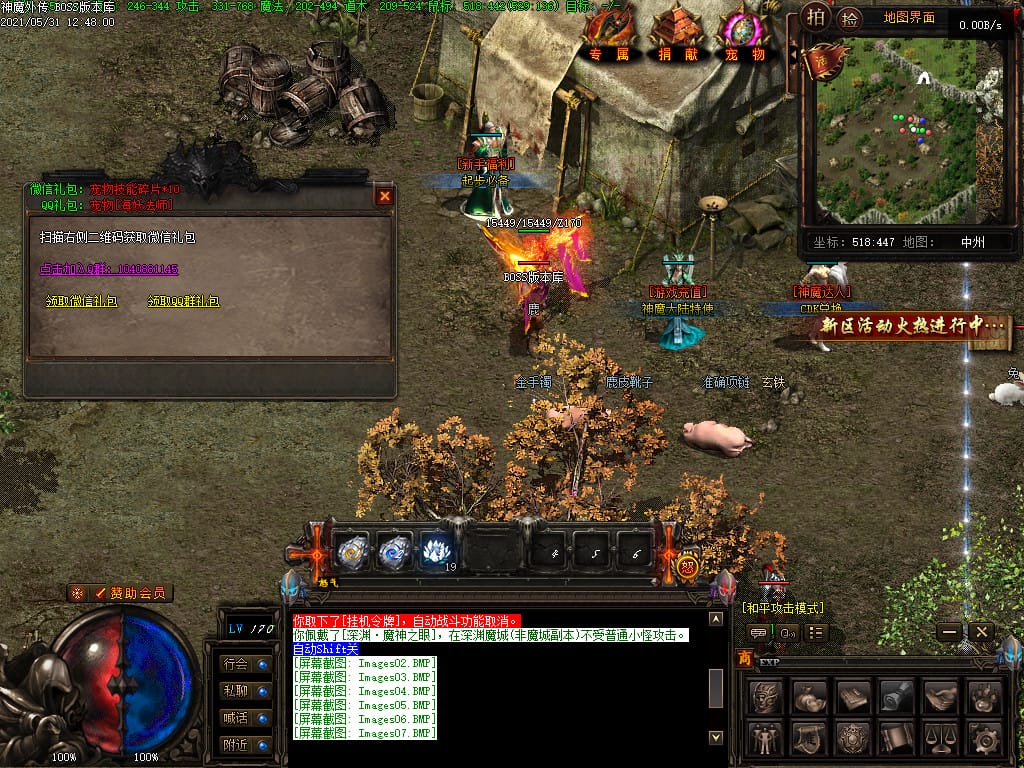Close the WeChat gift pack dialog

coord(384,197)
